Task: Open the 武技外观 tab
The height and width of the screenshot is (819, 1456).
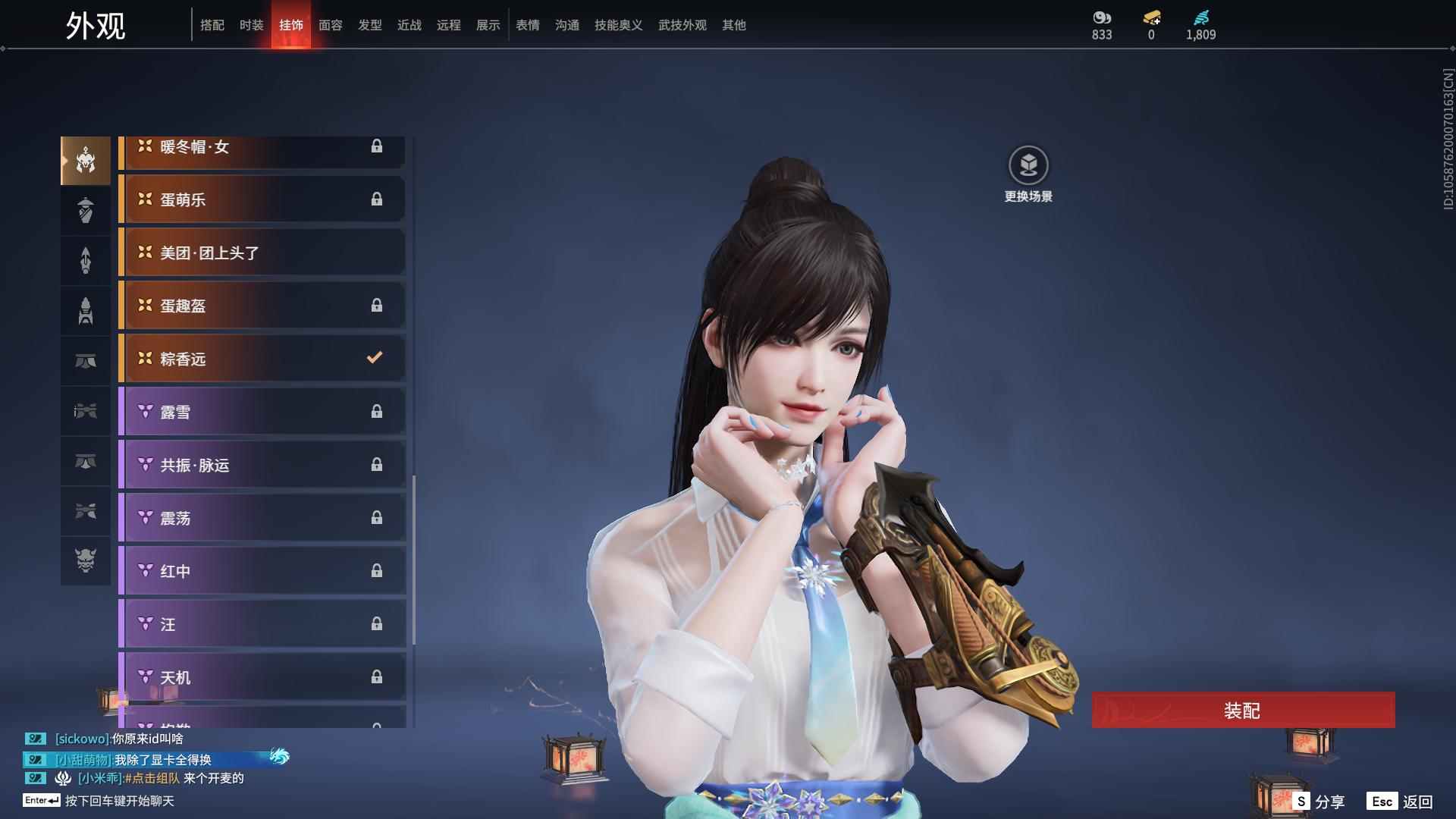Action: (682, 25)
